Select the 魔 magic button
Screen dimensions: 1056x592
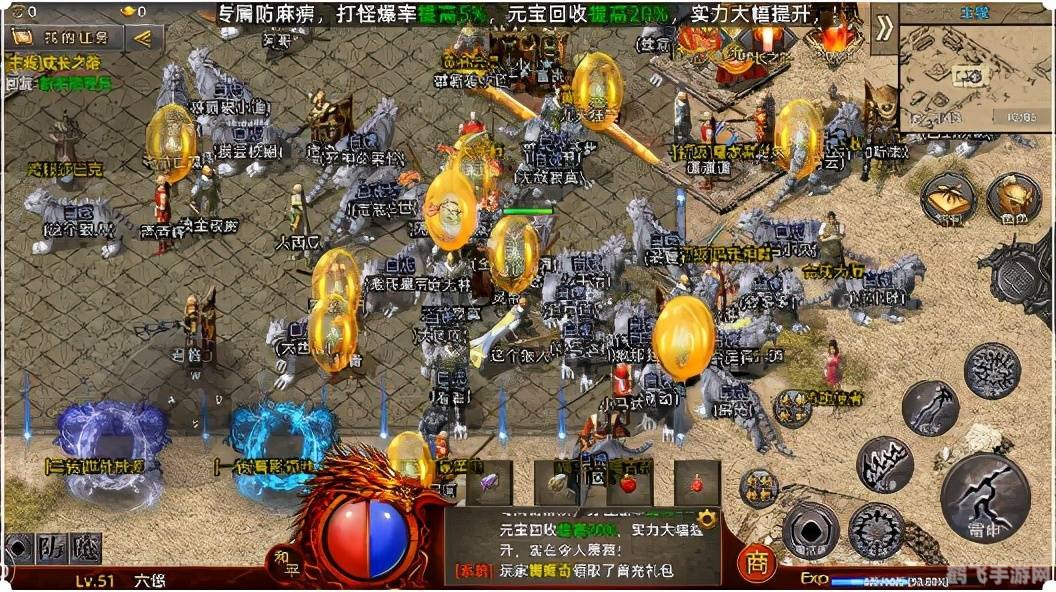click(x=84, y=547)
